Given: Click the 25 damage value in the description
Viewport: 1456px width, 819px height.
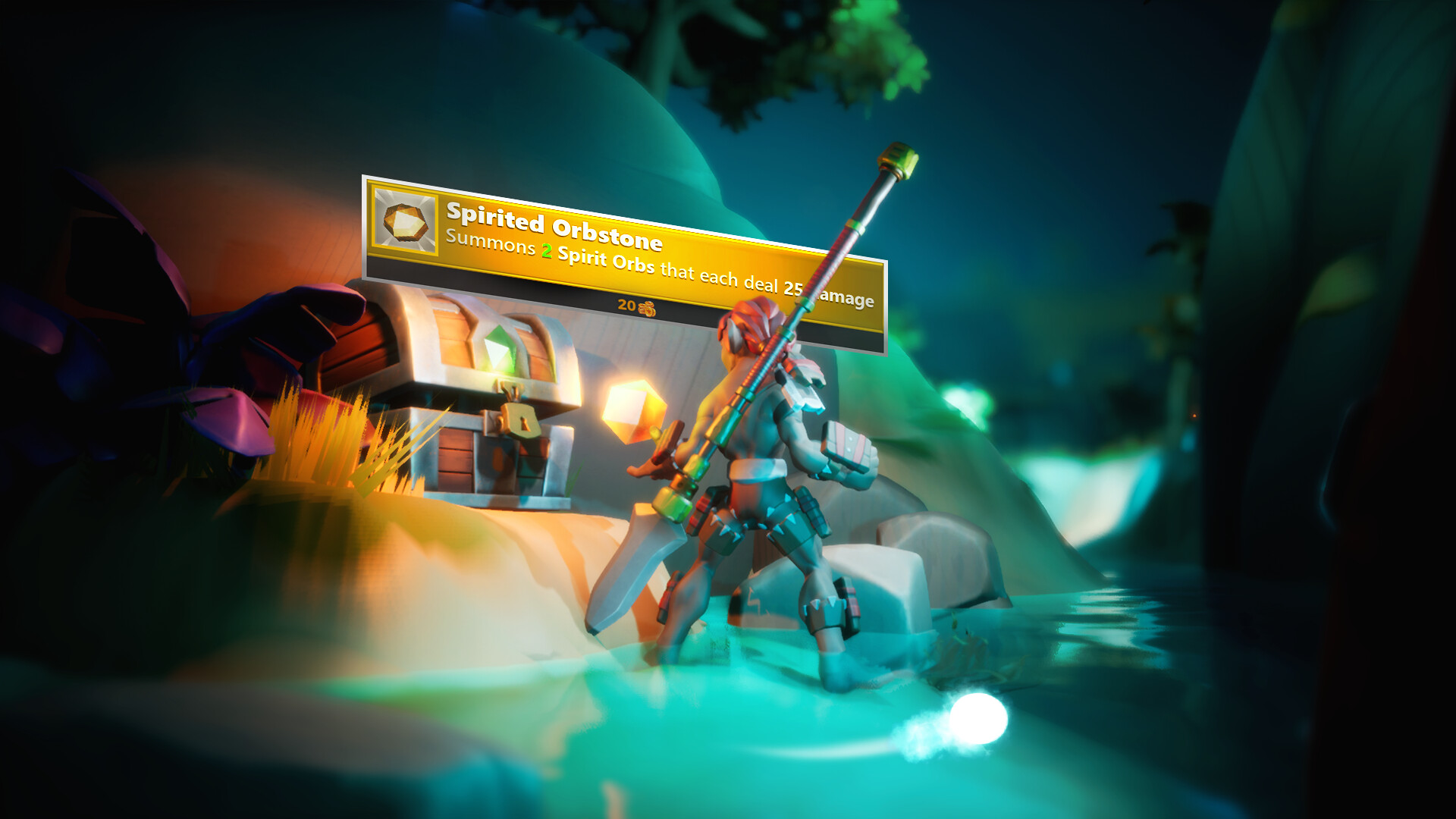Looking at the screenshot, I should (x=795, y=290).
